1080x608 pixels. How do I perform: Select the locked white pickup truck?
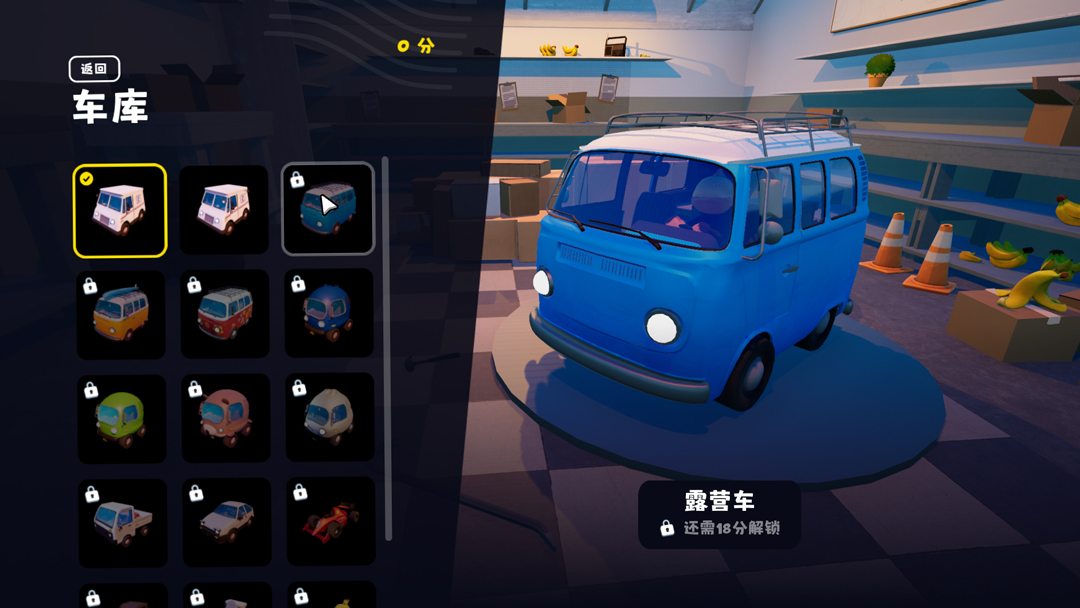pos(123,523)
